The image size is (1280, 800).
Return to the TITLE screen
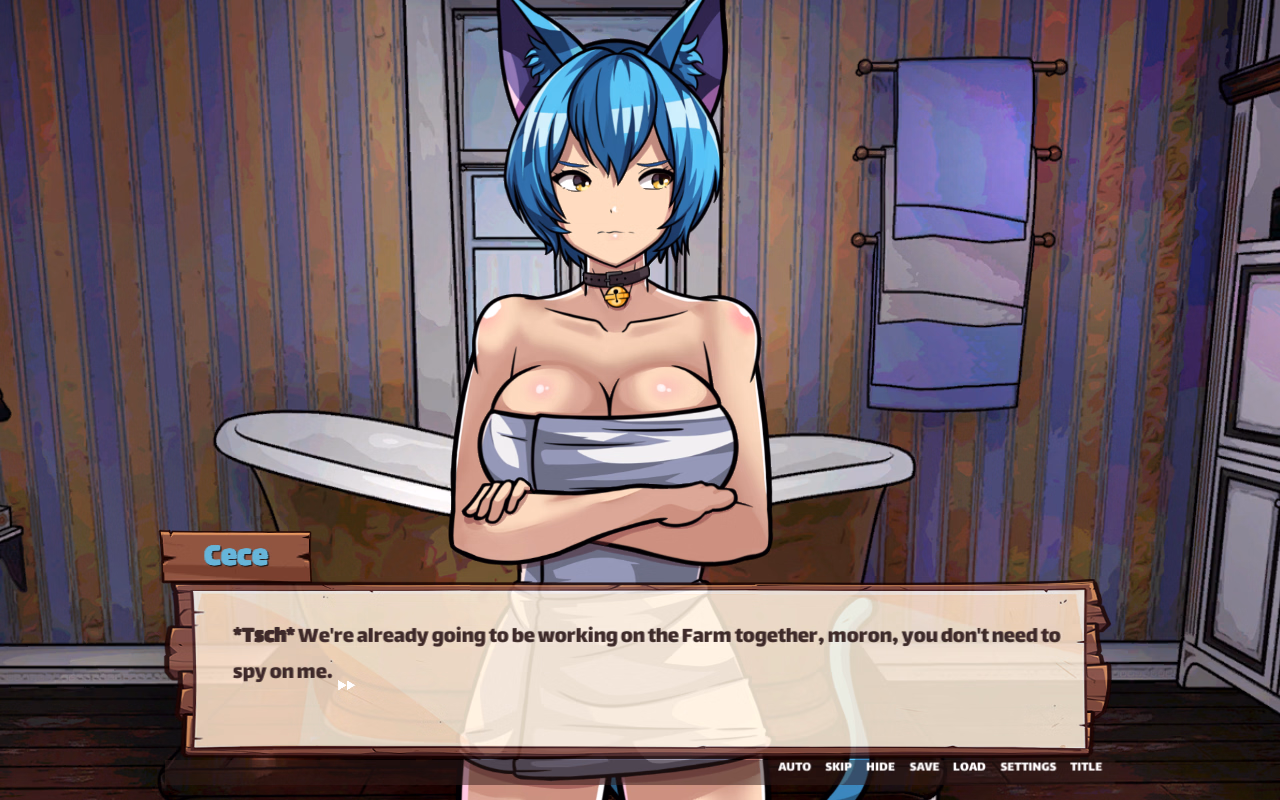1086,766
